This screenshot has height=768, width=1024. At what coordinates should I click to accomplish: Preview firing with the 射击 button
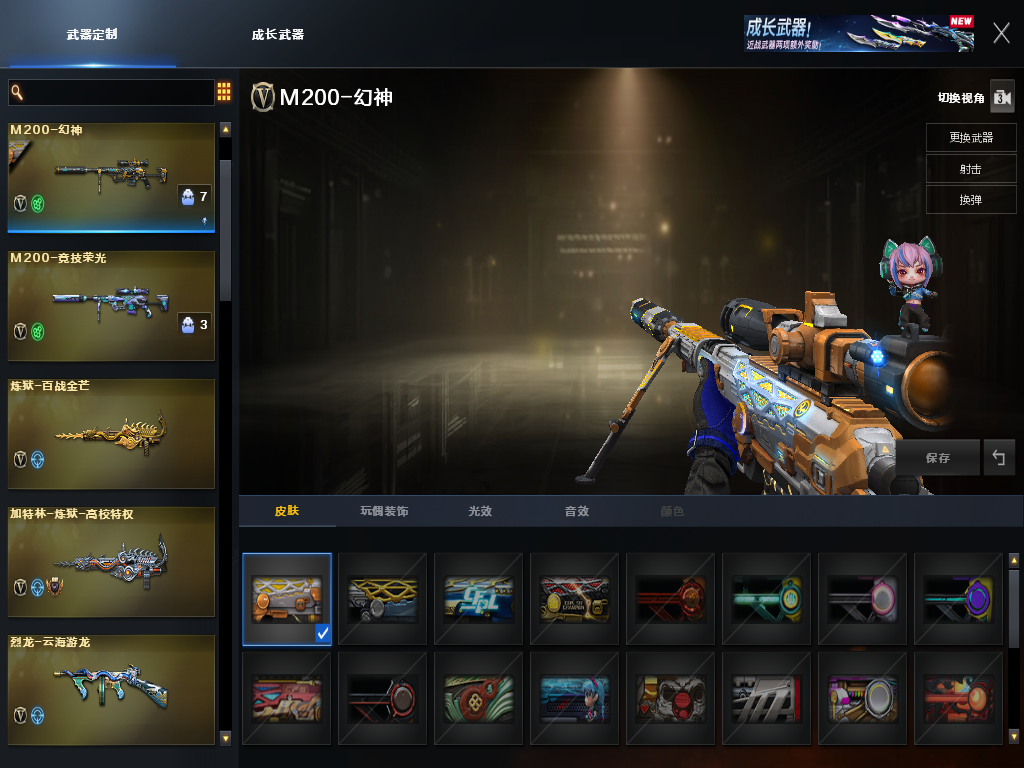(971, 169)
